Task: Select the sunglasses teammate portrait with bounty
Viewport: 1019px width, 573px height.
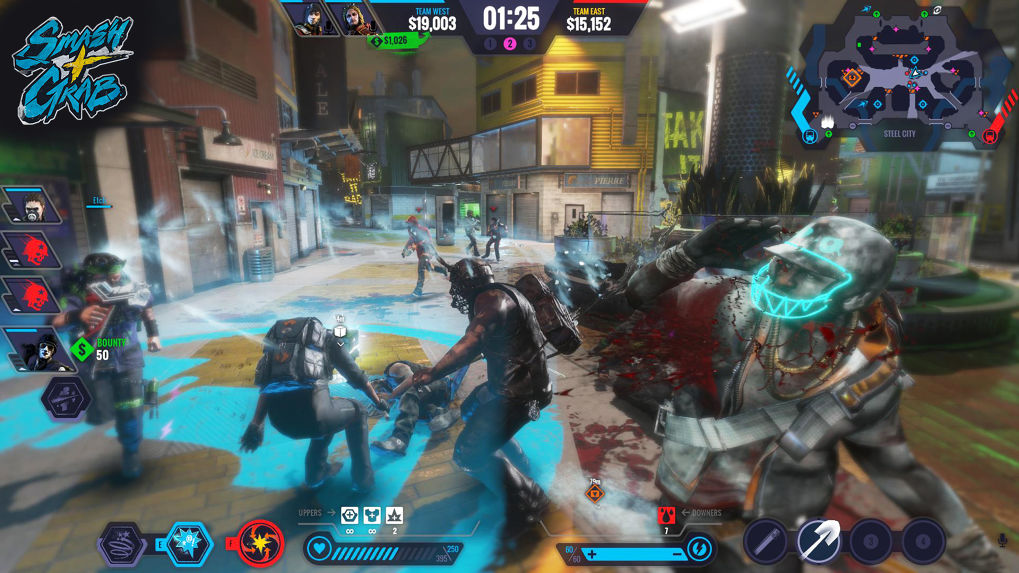Action: [x=32, y=347]
